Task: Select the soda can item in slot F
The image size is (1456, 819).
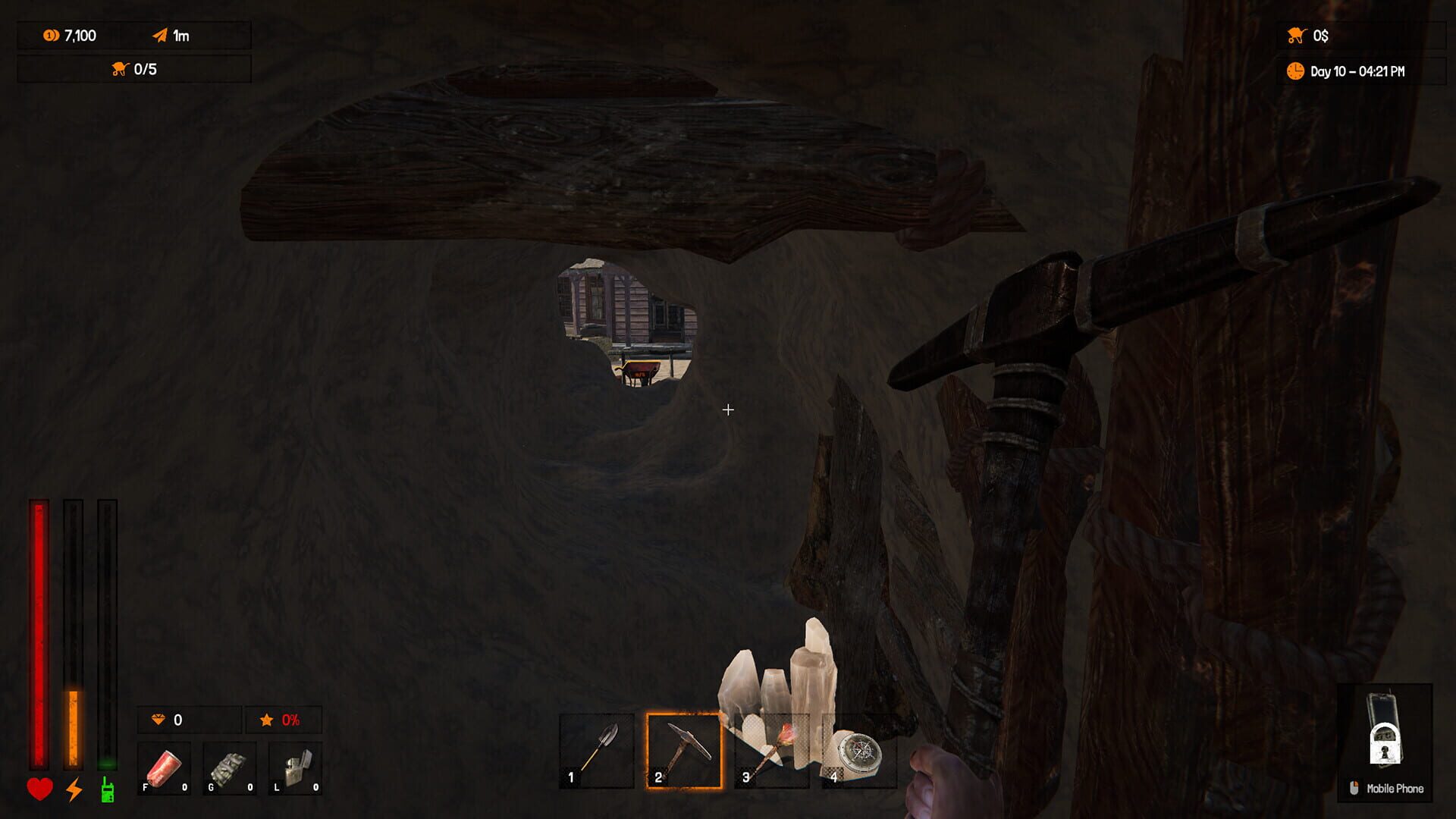Action: (164, 766)
